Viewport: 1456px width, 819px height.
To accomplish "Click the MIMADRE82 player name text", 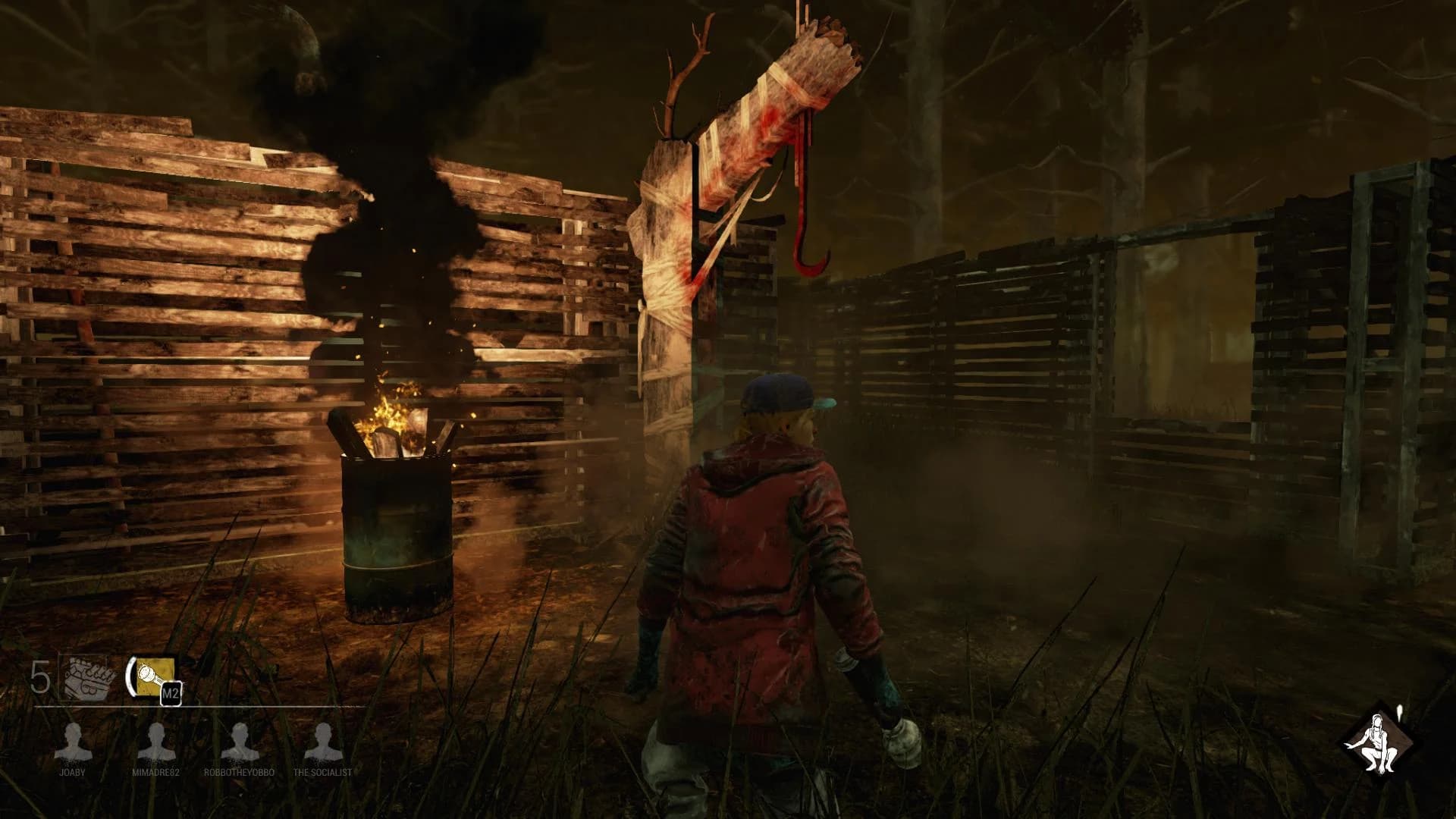I will (158, 773).
